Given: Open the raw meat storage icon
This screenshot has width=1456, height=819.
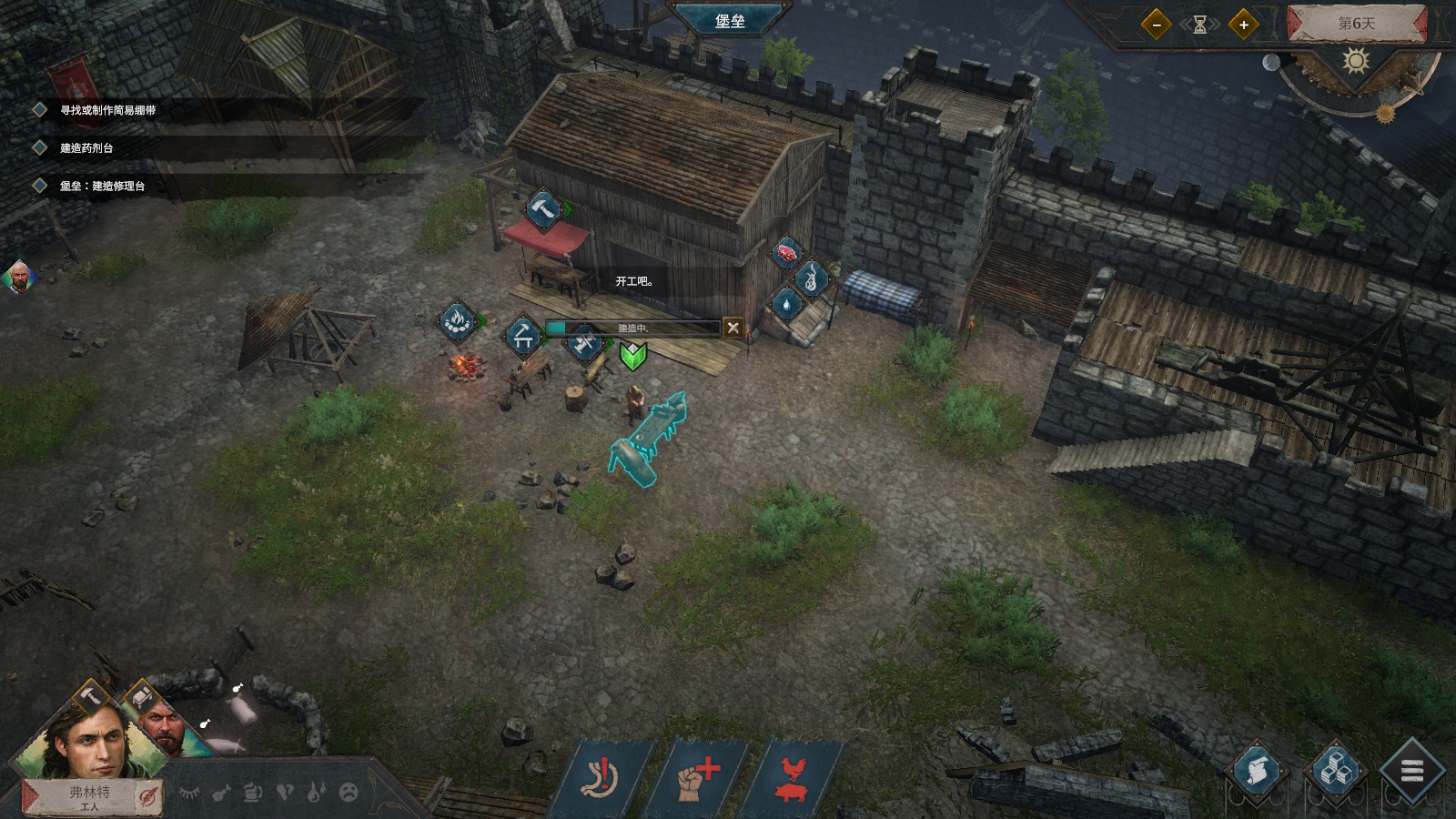Looking at the screenshot, I should coord(786,252).
